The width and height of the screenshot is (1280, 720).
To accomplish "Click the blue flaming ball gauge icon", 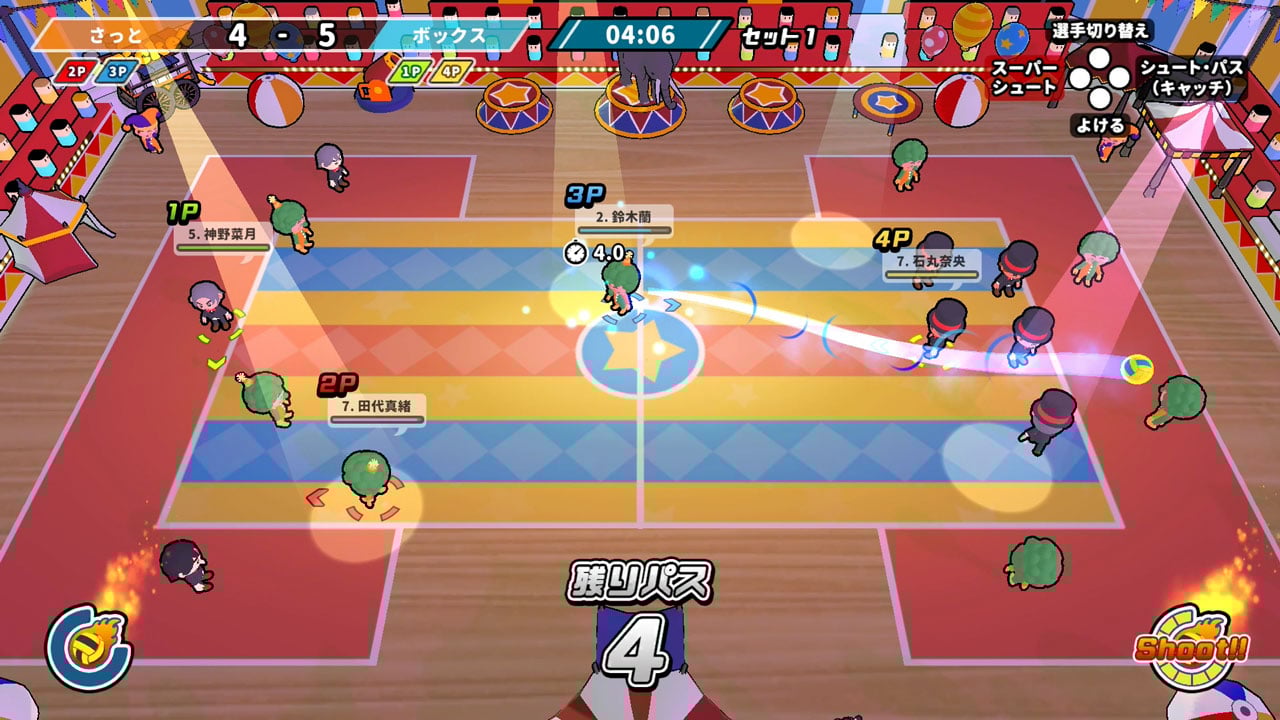I will 88,648.
